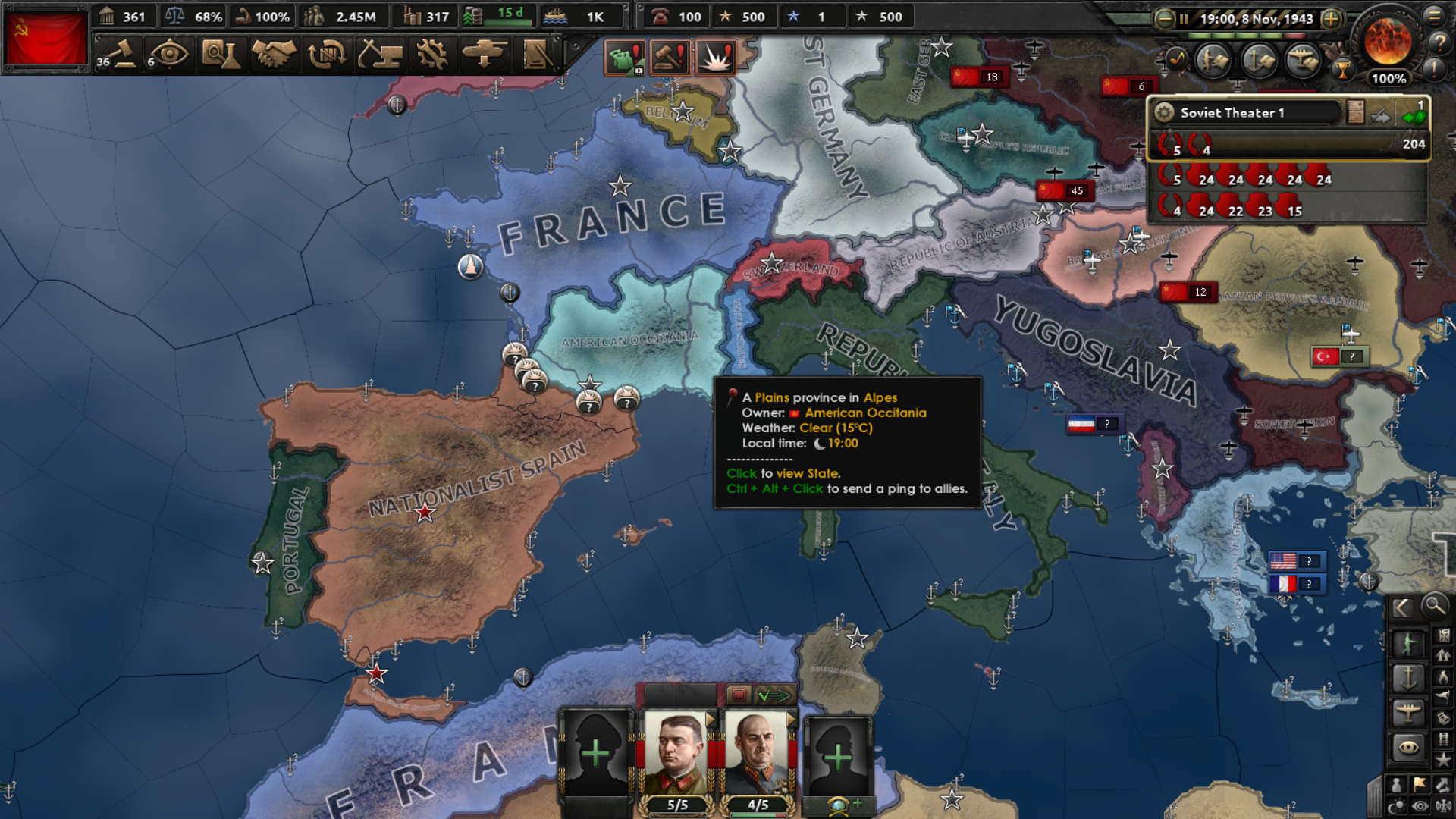Screen dimensions: 1456x819
Task: Open the Research menu flask icon
Action: pyautogui.click(x=224, y=55)
